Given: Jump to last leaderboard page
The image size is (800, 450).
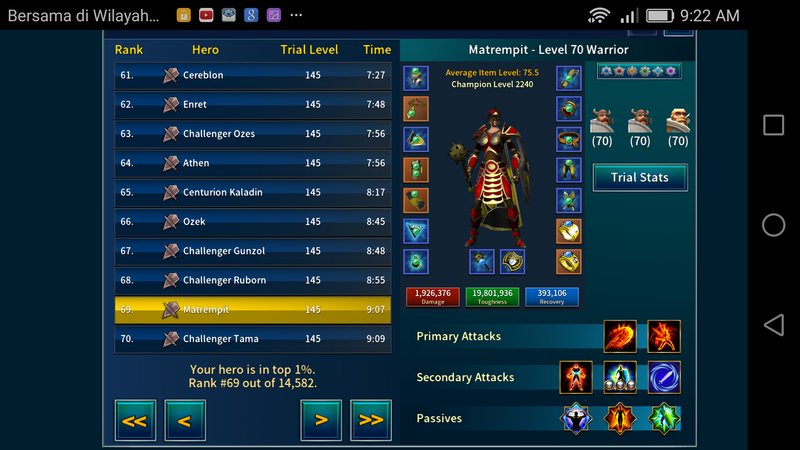Looking at the screenshot, I should (371, 420).
